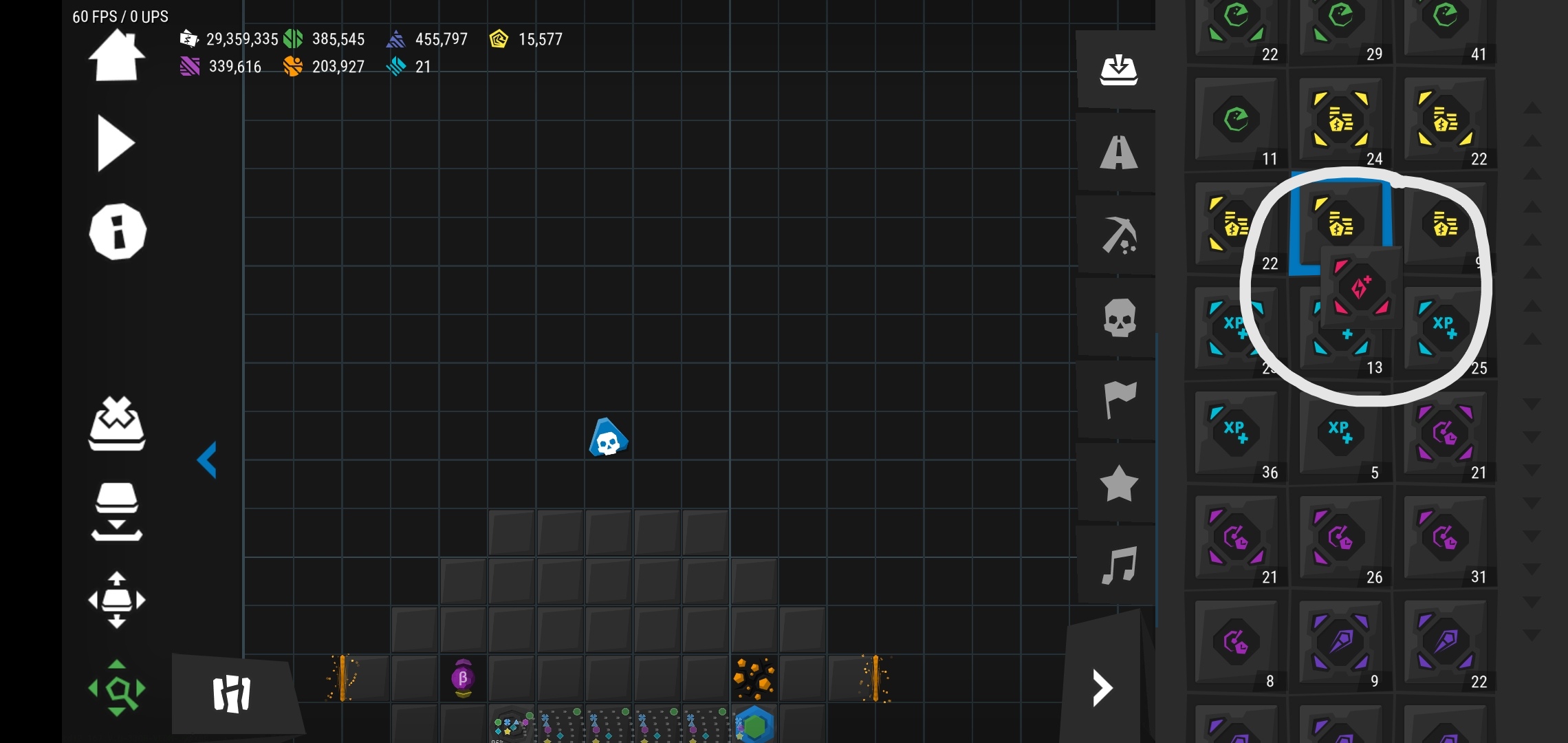This screenshot has height=743, width=1568.
Task: Switch to the music note tab
Action: 1118,566
